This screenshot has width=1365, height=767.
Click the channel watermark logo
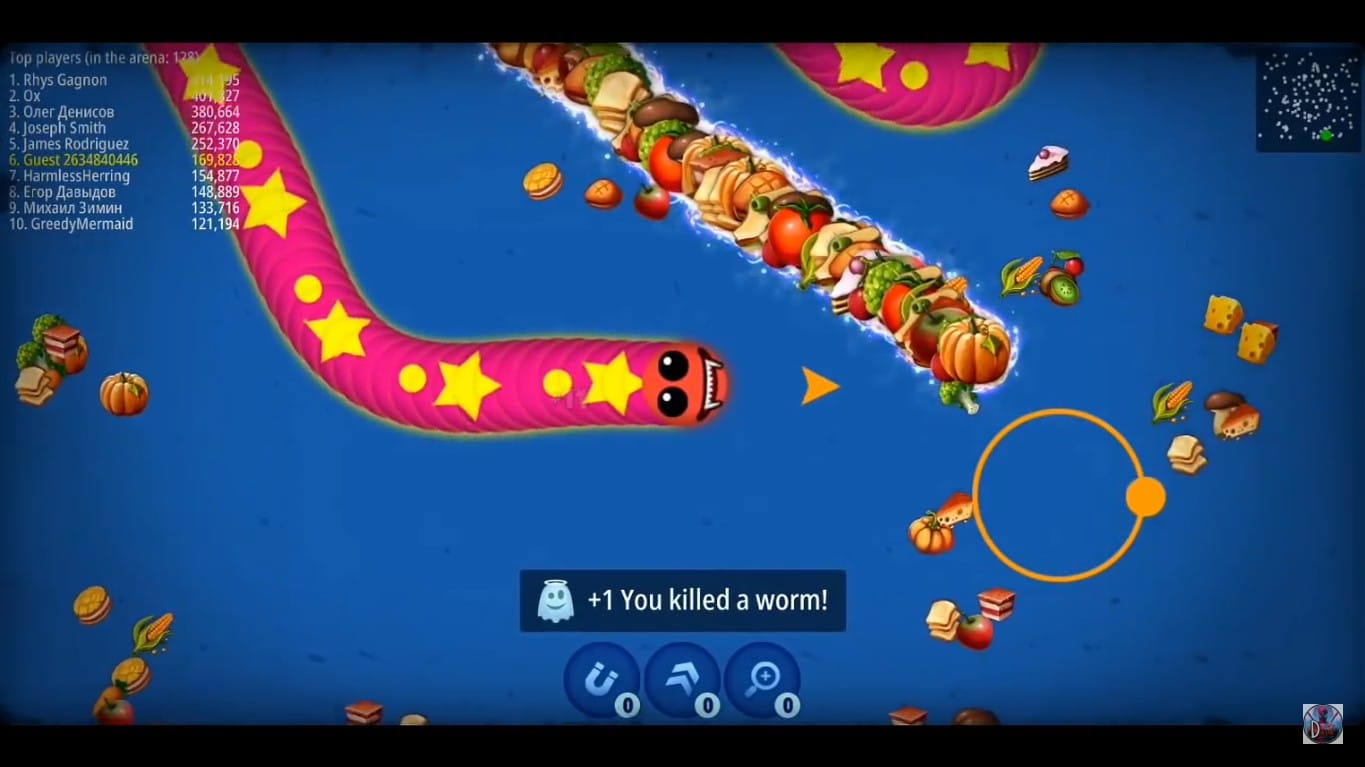coord(1322,724)
